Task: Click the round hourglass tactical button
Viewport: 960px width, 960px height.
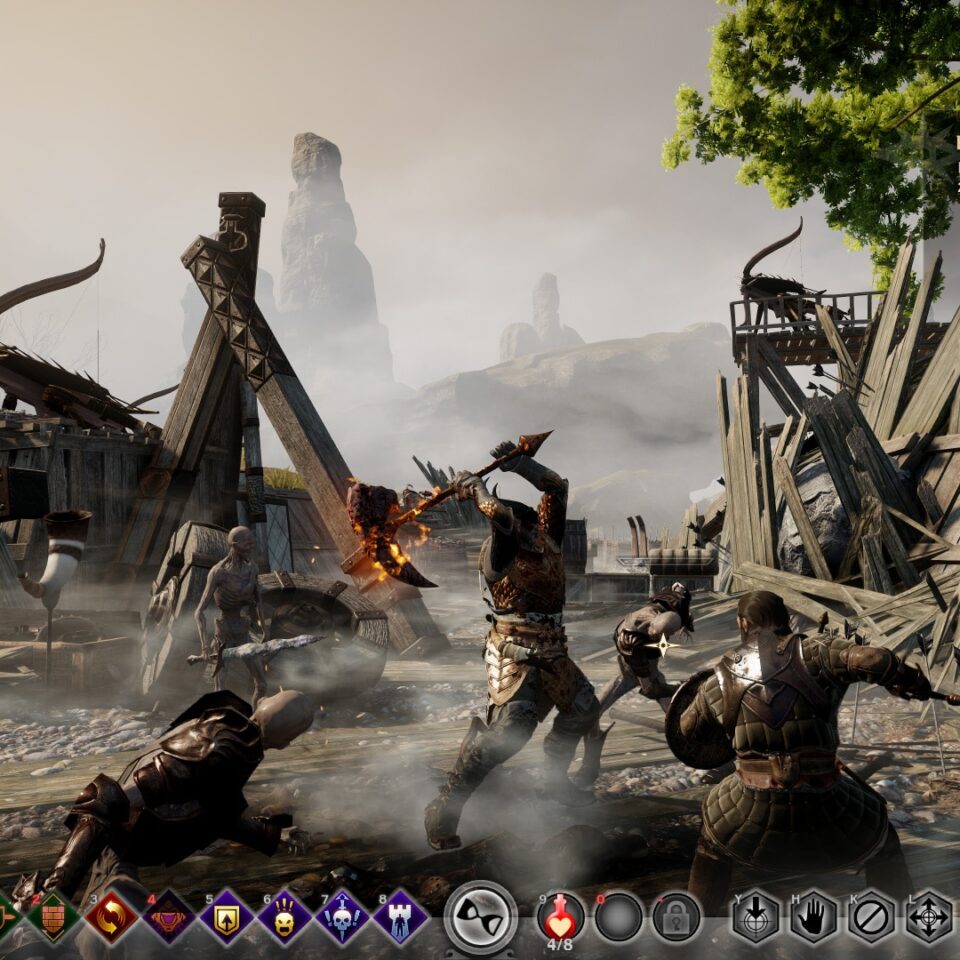Action: pos(480,916)
